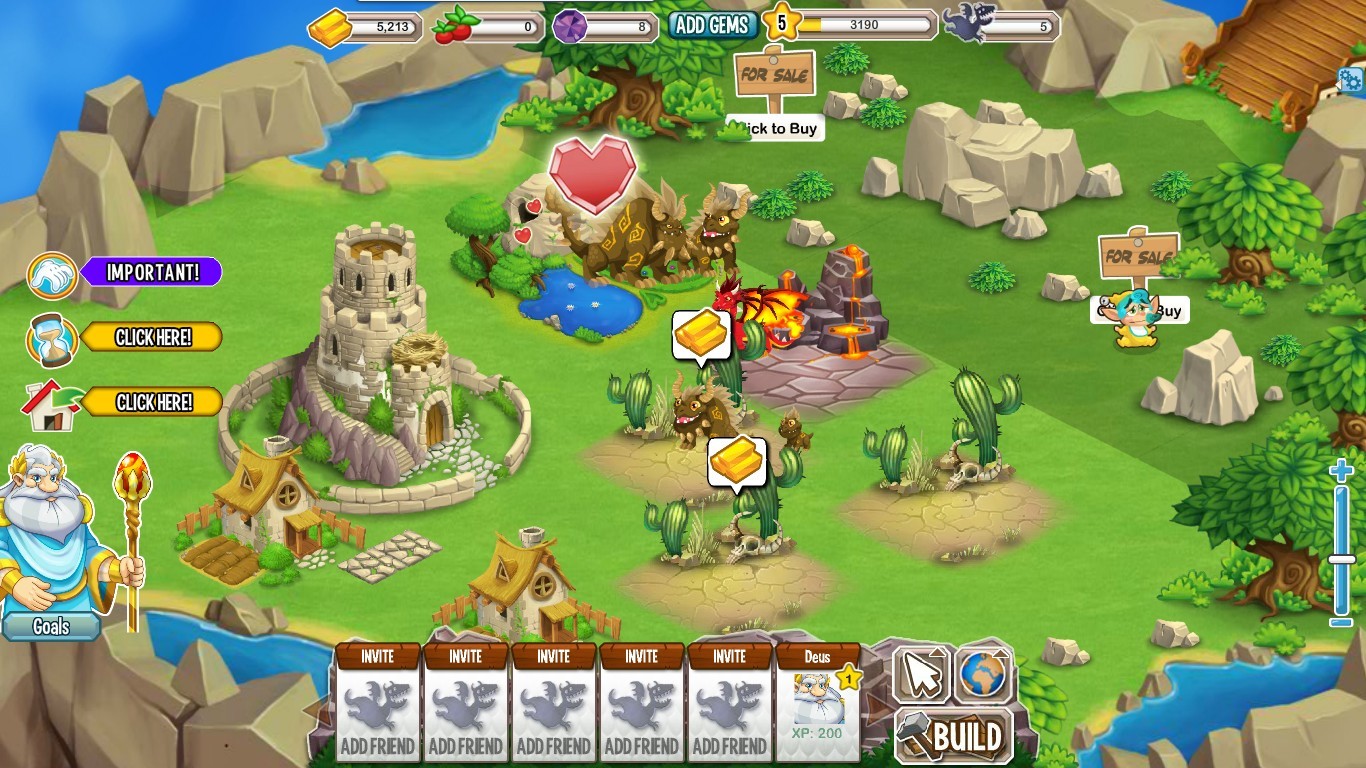Open the BUILD menu
The height and width of the screenshot is (768, 1366).
pyautogui.click(x=953, y=738)
